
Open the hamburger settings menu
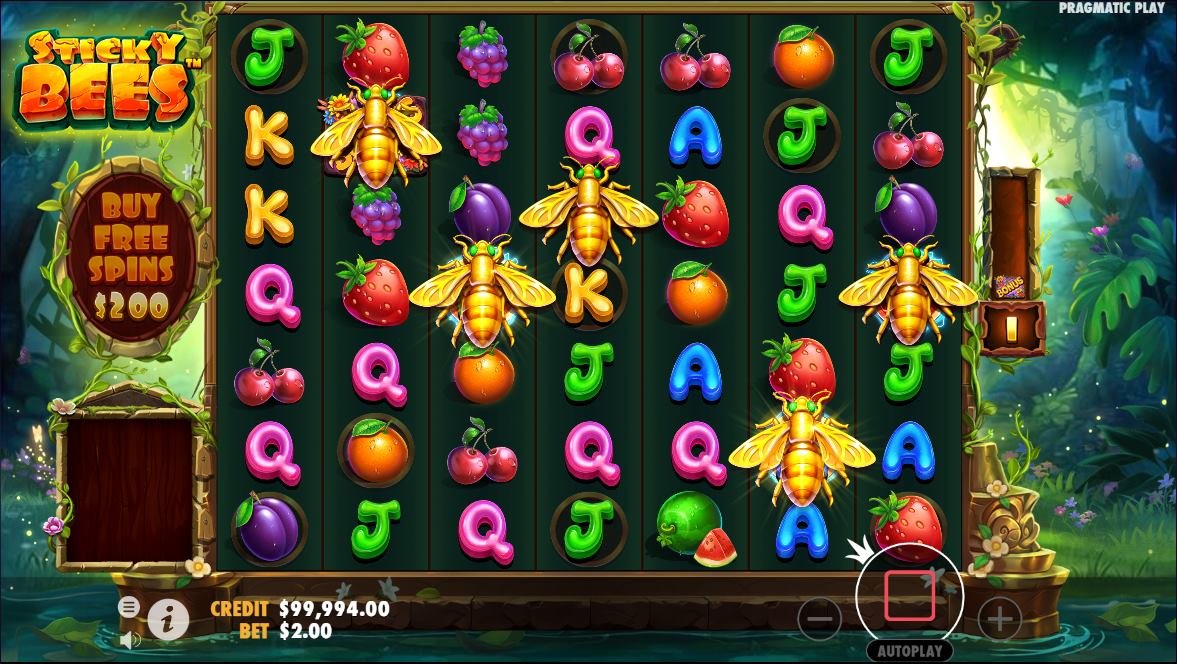(129, 607)
